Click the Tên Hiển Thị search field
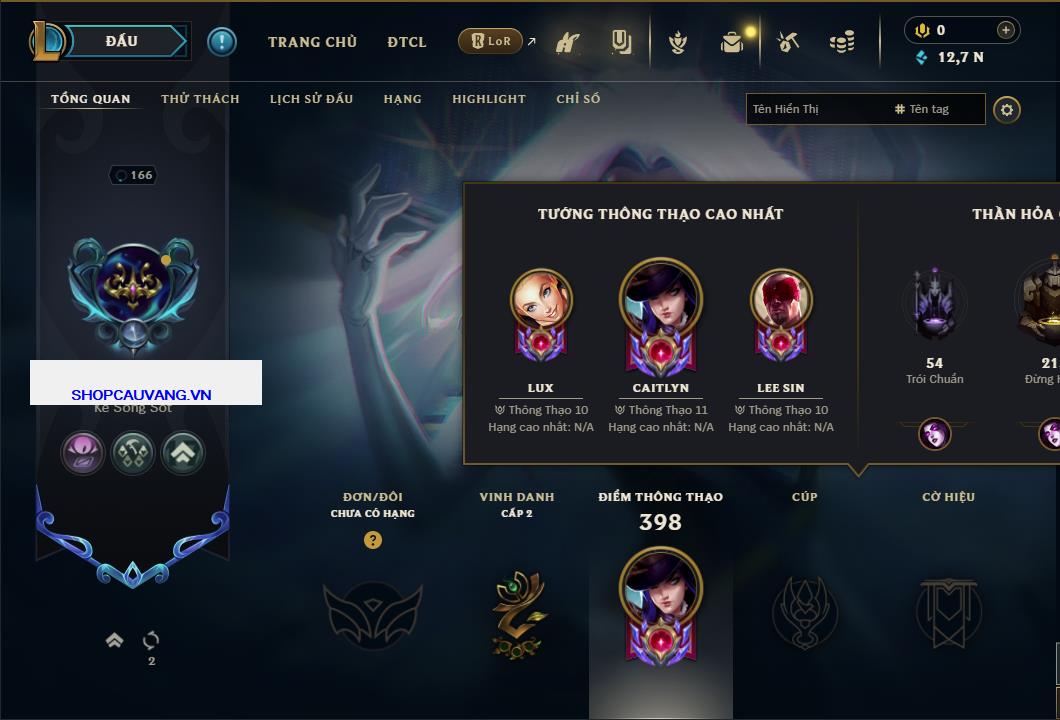The width and height of the screenshot is (1060, 720). click(815, 109)
